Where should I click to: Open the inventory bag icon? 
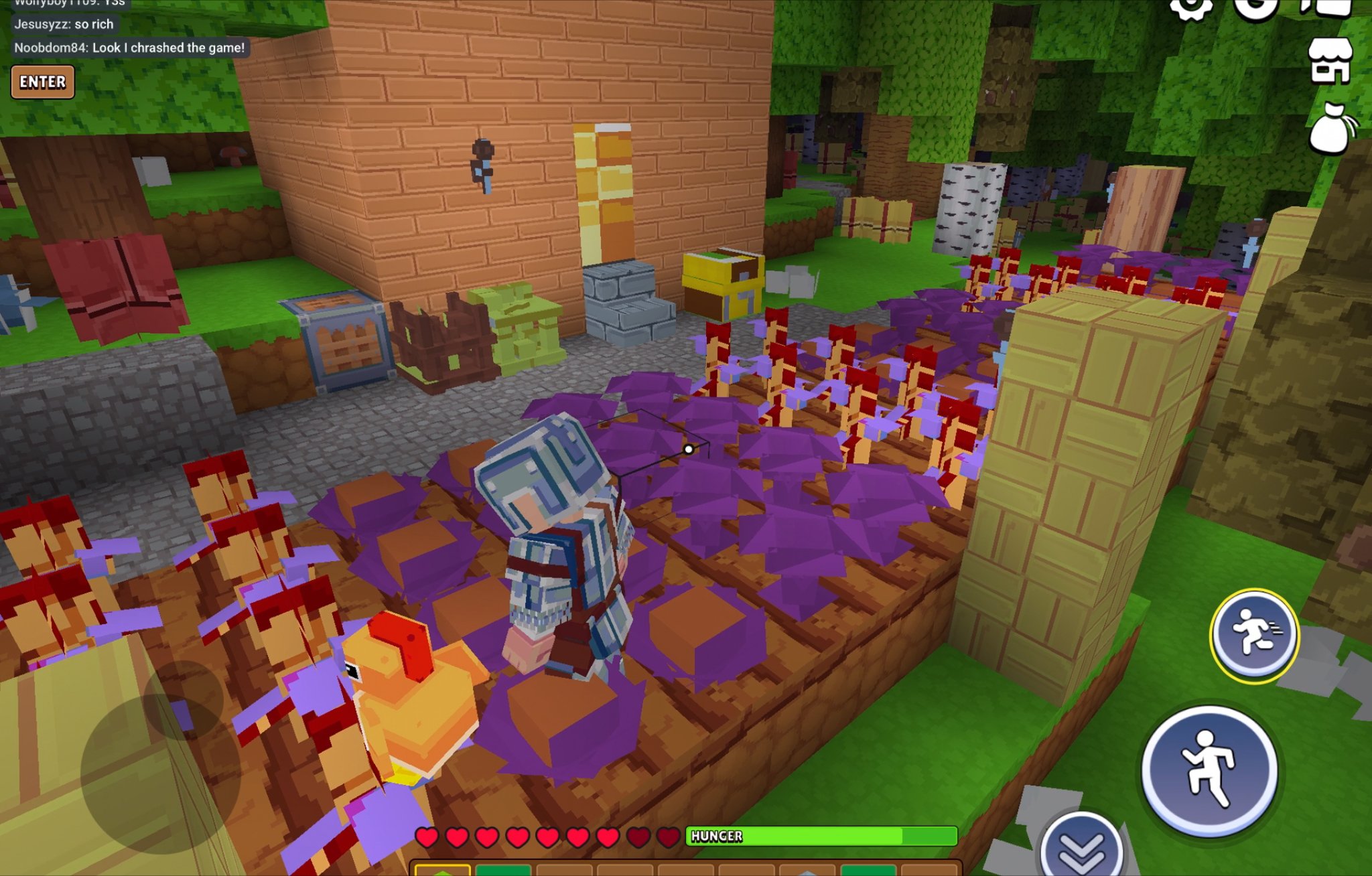(1332, 129)
